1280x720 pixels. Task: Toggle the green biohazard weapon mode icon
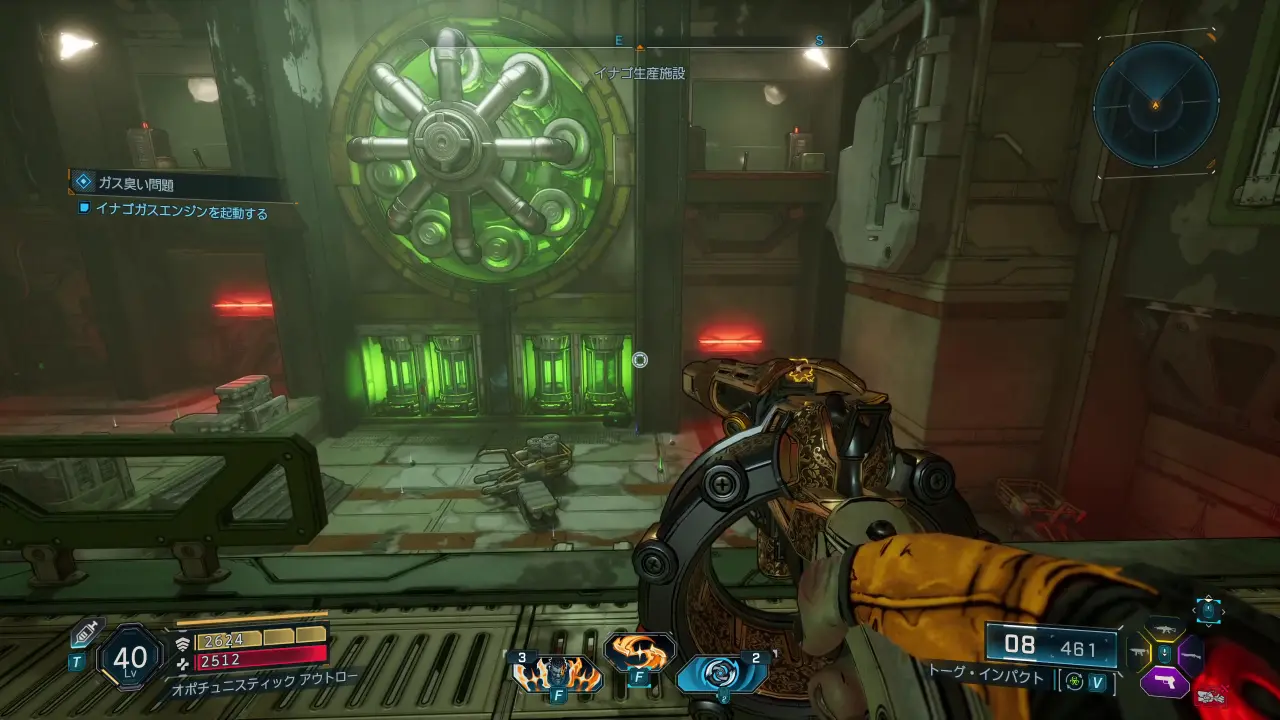(1073, 681)
